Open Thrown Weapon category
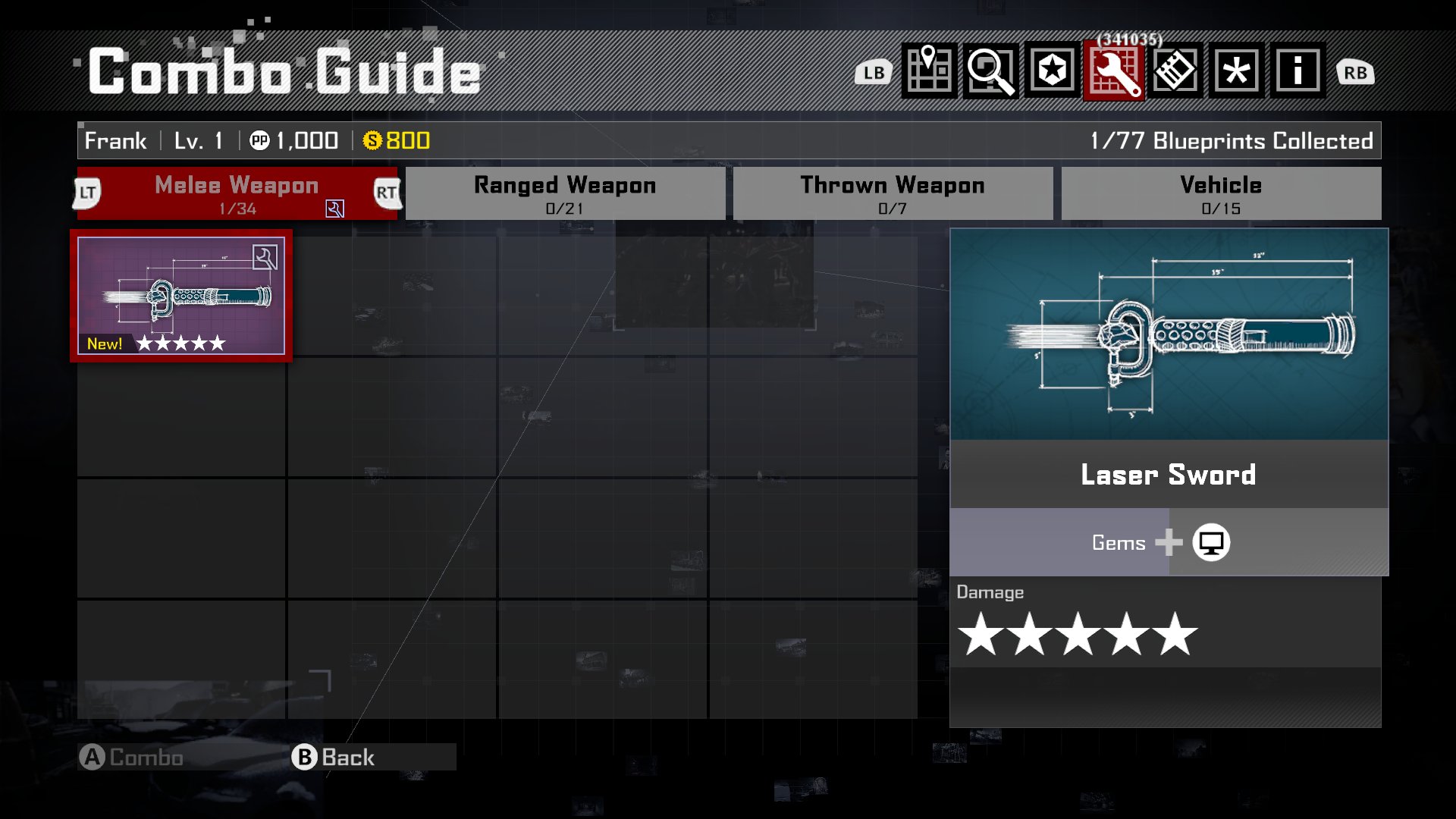The height and width of the screenshot is (819, 1456). tap(893, 194)
